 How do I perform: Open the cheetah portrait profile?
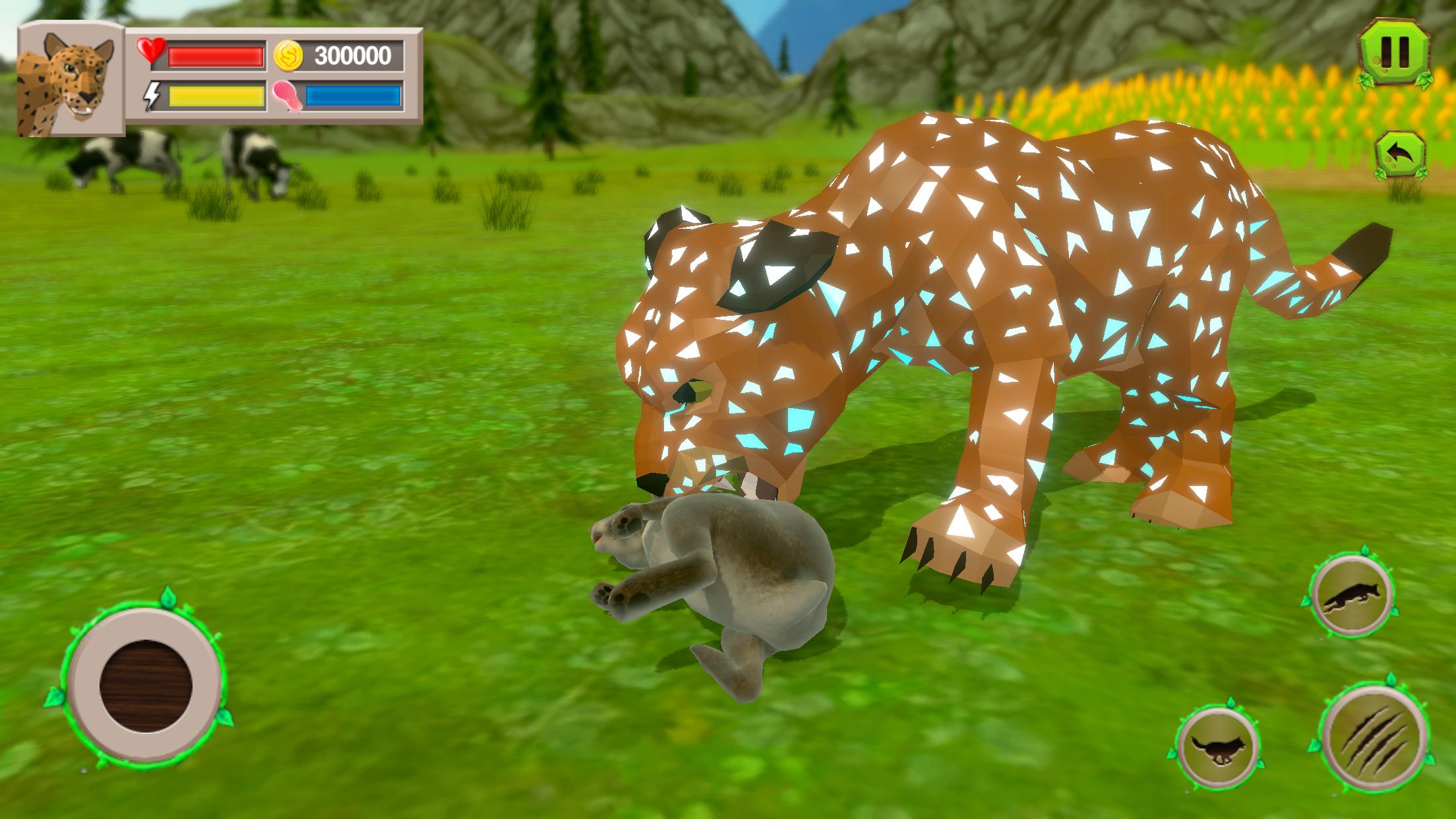(66, 82)
